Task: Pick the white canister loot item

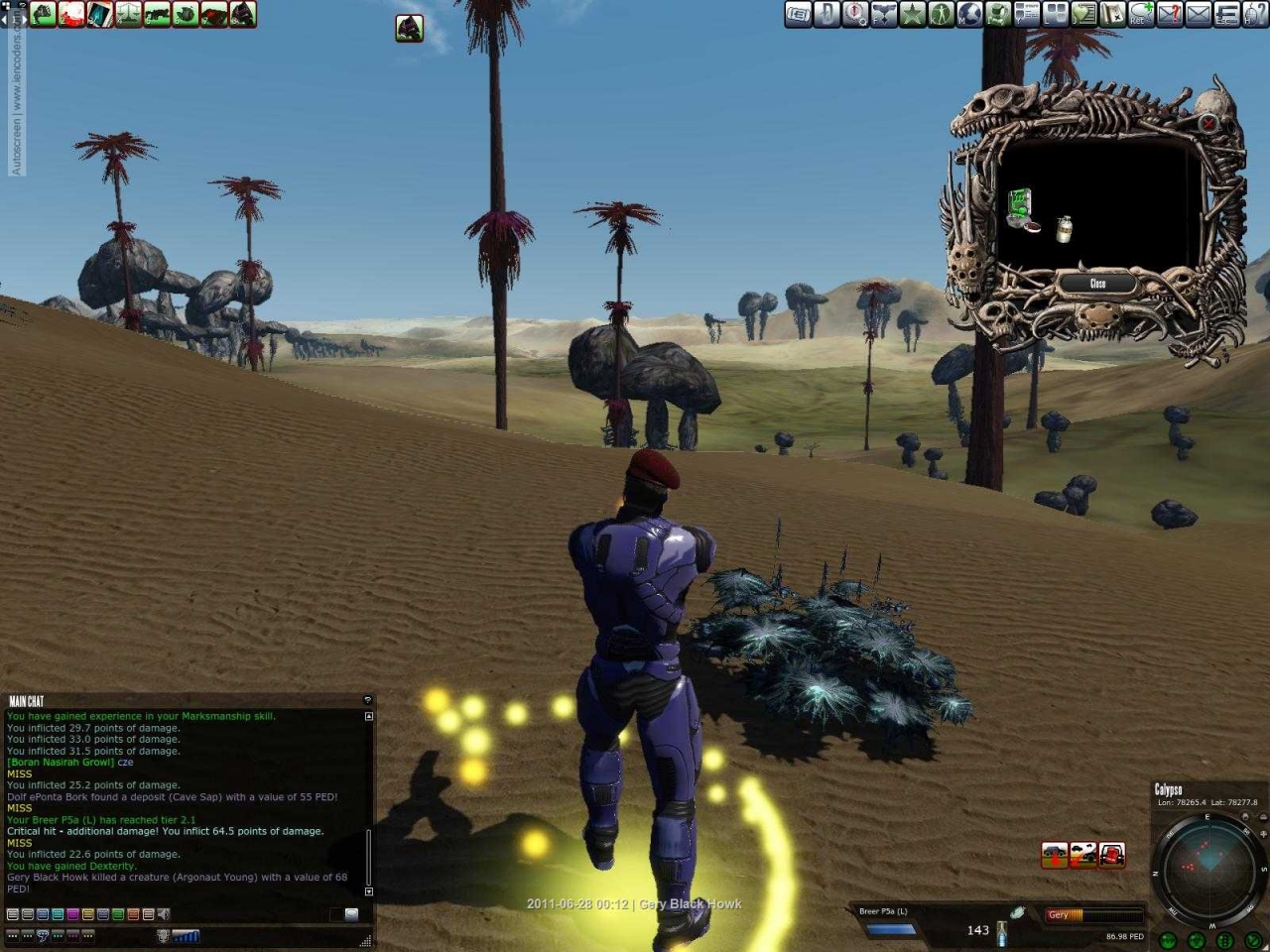Action: tap(1065, 229)
